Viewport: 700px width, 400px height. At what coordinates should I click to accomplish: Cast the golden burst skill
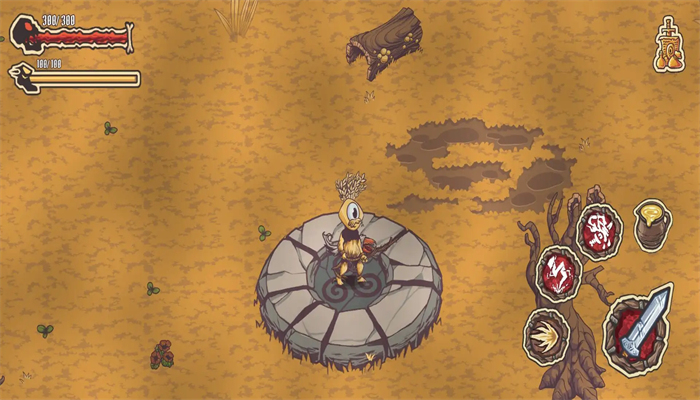pyautogui.click(x=546, y=335)
